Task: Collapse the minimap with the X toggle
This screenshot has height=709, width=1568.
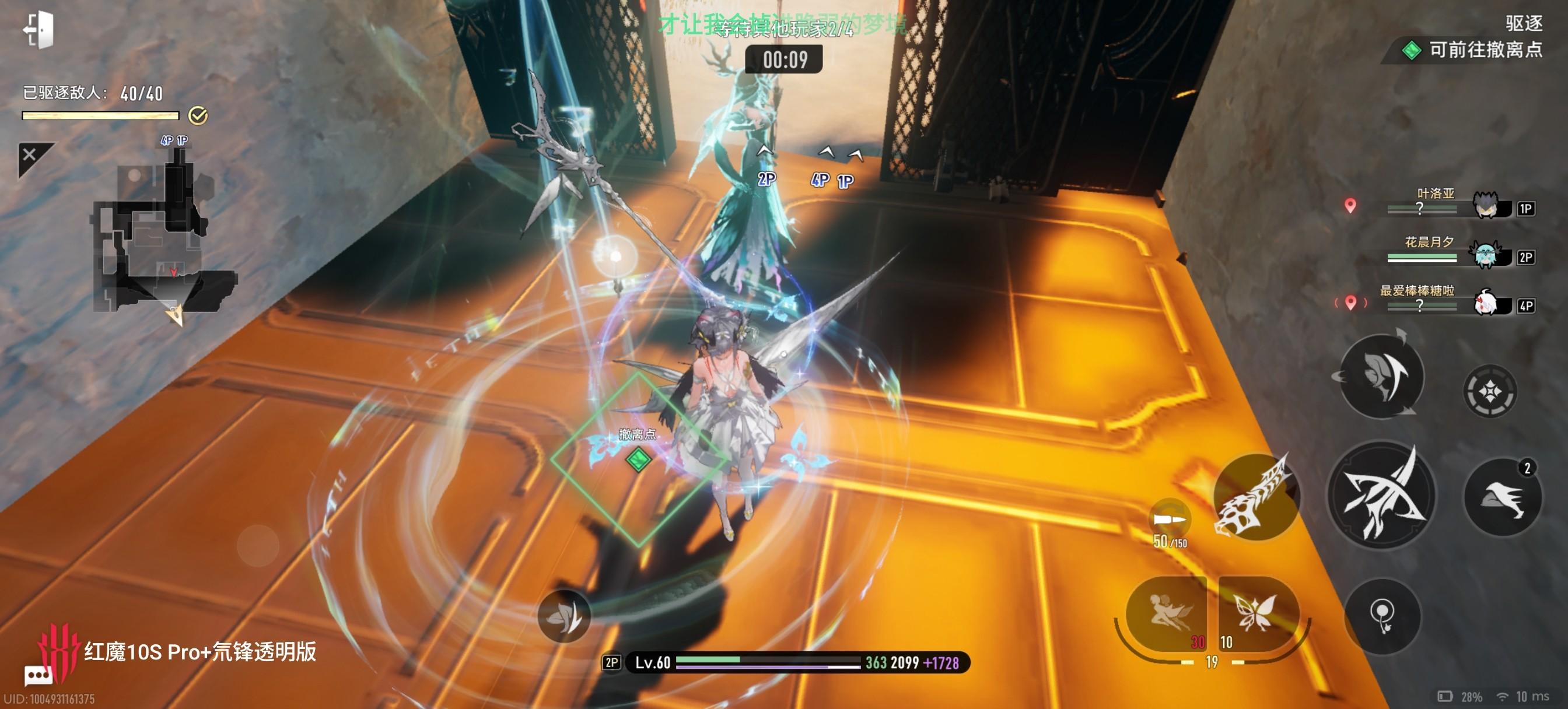Action: (30, 155)
